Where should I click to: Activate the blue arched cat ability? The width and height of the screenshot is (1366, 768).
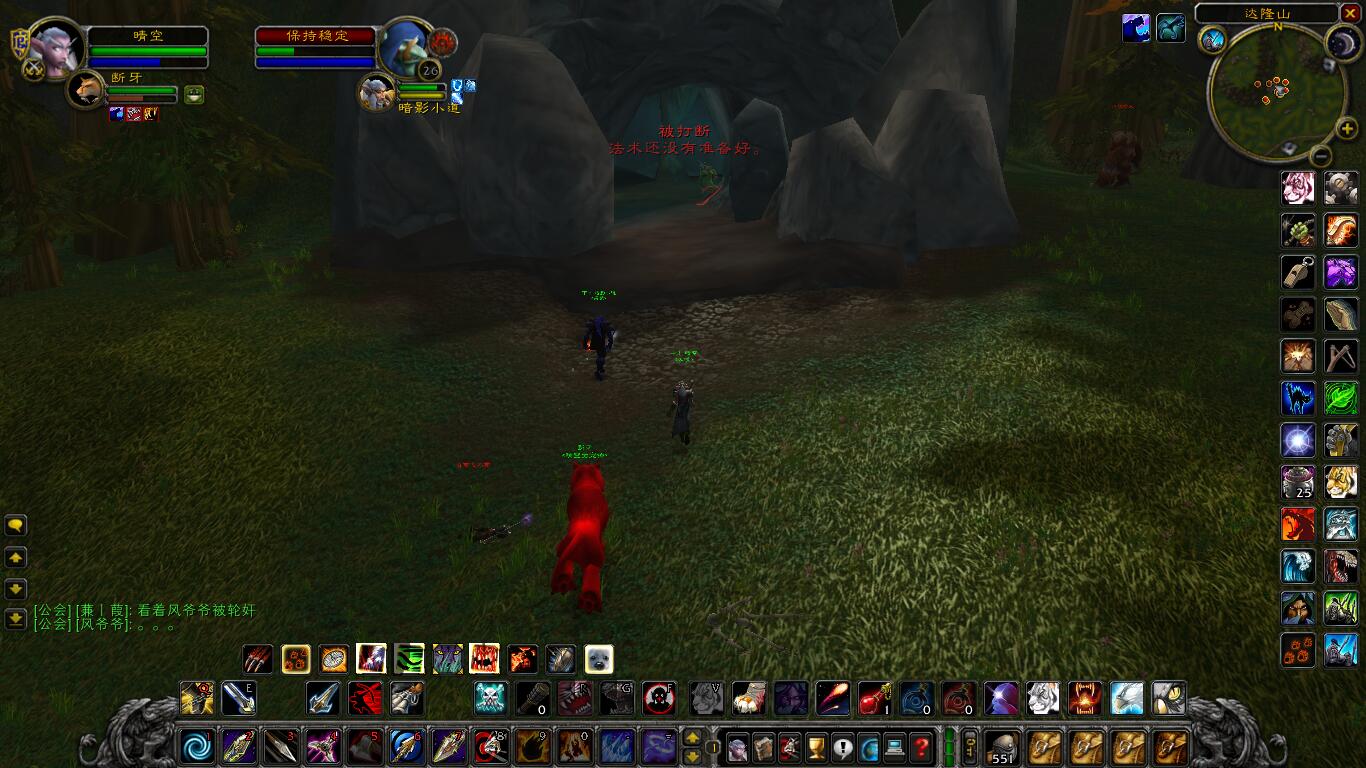(1298, 398)
